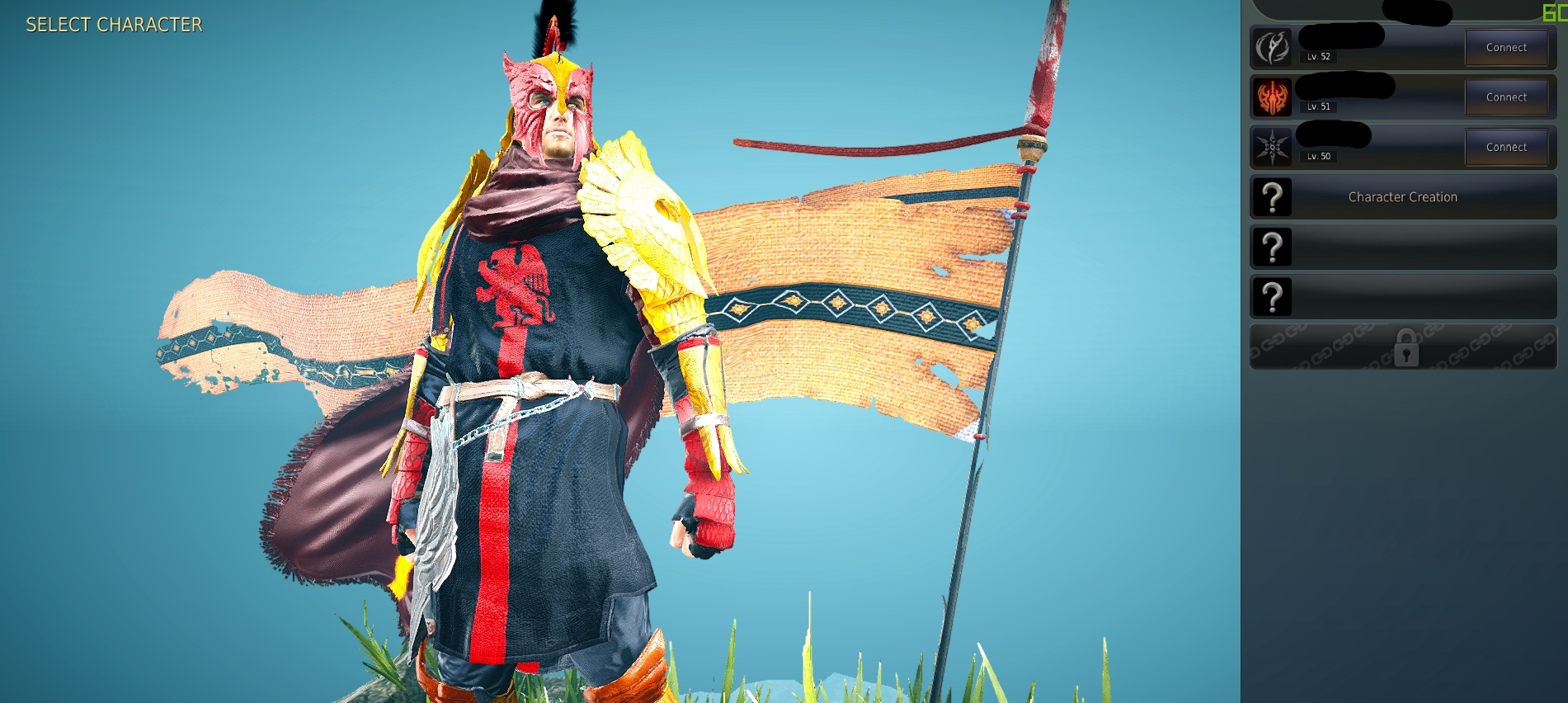The width and height of the screenshot is (1568, 703).
Task: Click the question mark icon on Character Creation slot
Action: 1274,196
